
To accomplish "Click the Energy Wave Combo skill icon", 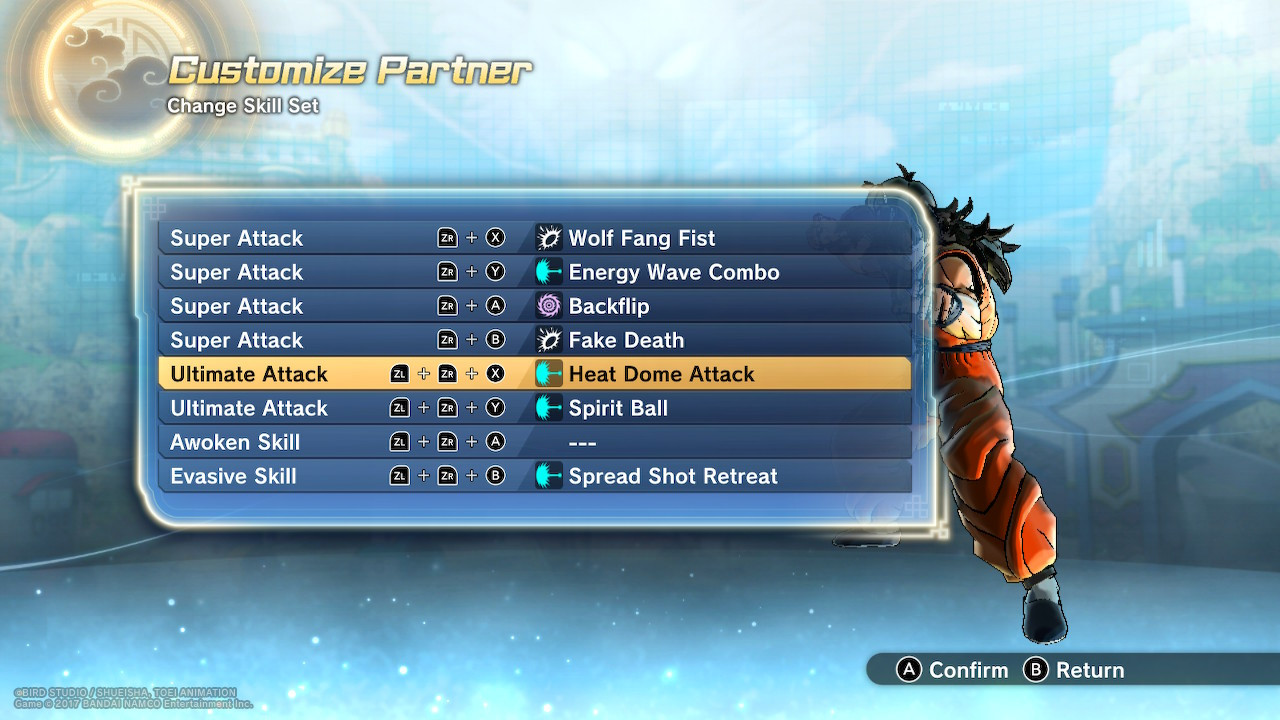I will pyautogui.click(x=548, y=272).
